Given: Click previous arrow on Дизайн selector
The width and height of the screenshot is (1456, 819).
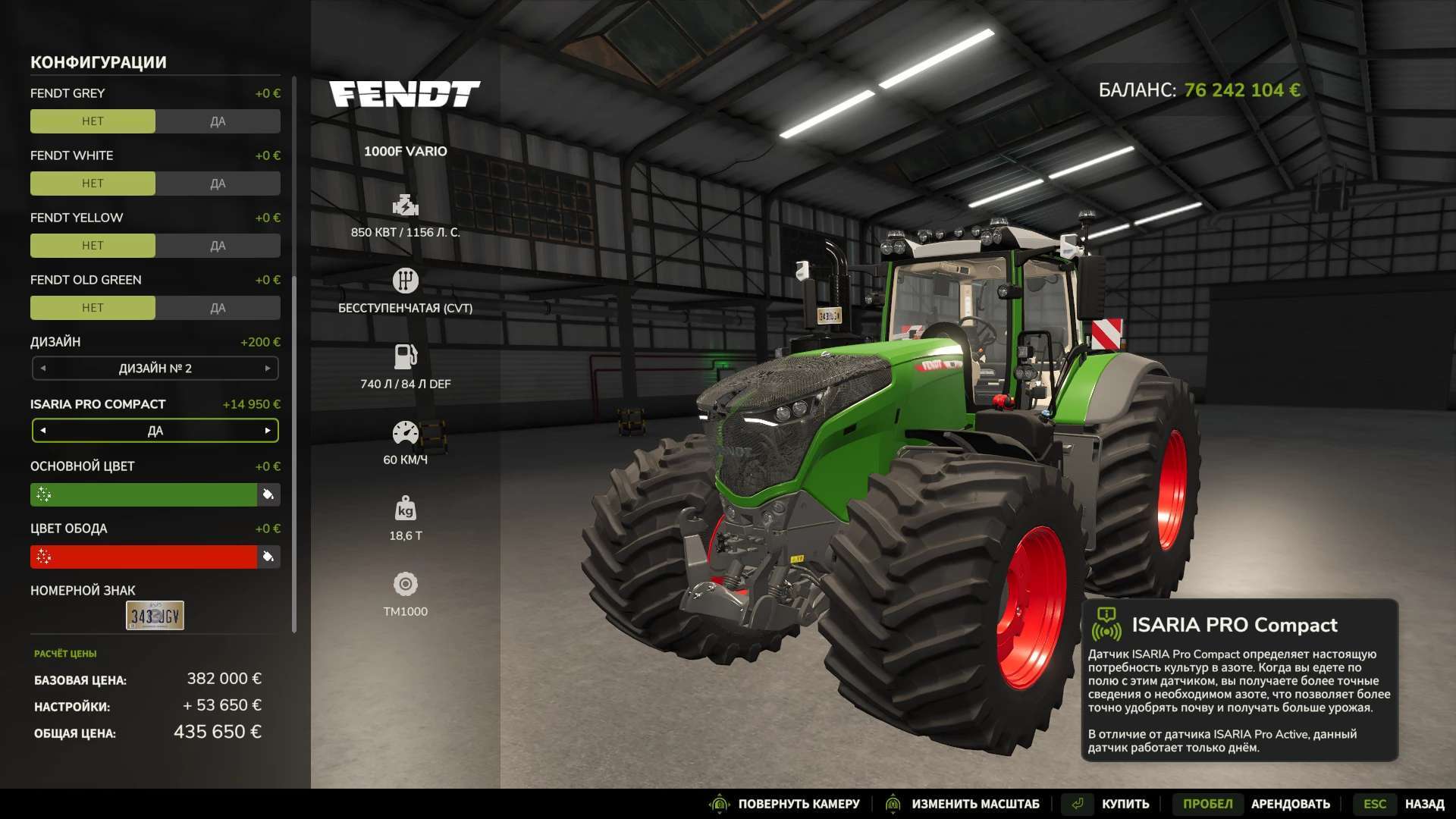Looking at the screenshot, I should [43, 369].
